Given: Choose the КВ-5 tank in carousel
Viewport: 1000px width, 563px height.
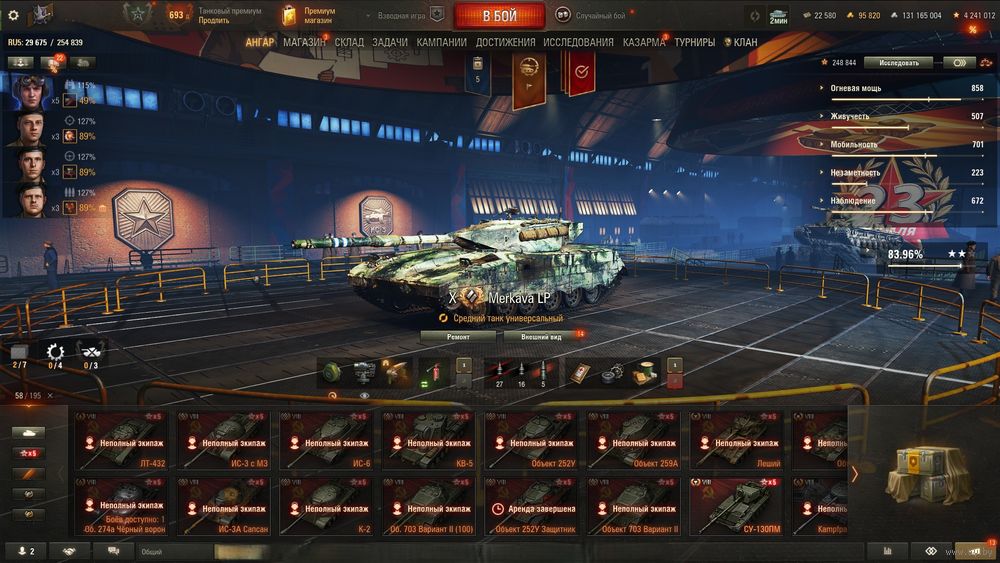Looking at the screenshot, I should tap(429, 439).
